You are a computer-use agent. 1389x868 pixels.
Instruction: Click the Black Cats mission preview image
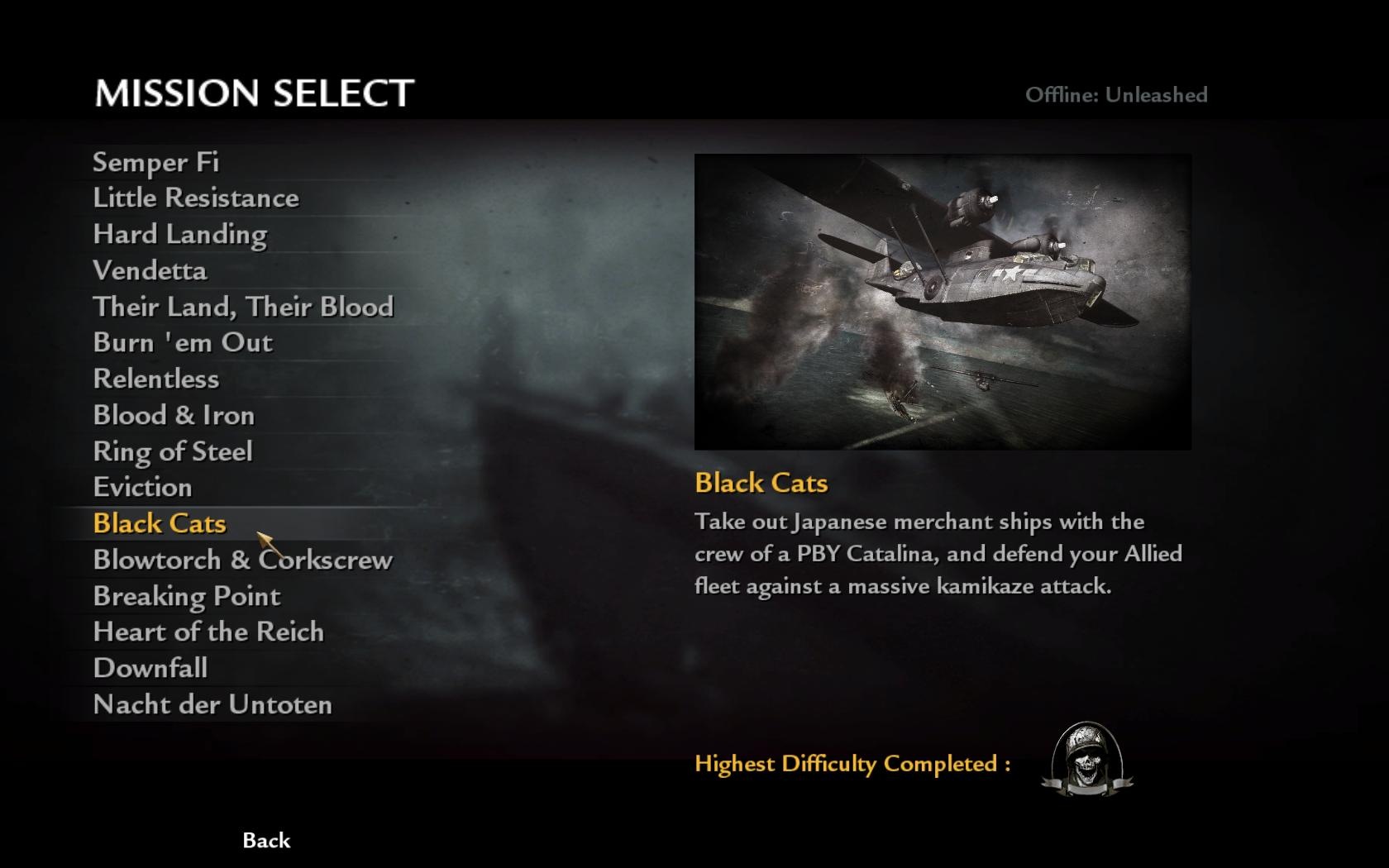pyautogui.click(x=943, y=302)
